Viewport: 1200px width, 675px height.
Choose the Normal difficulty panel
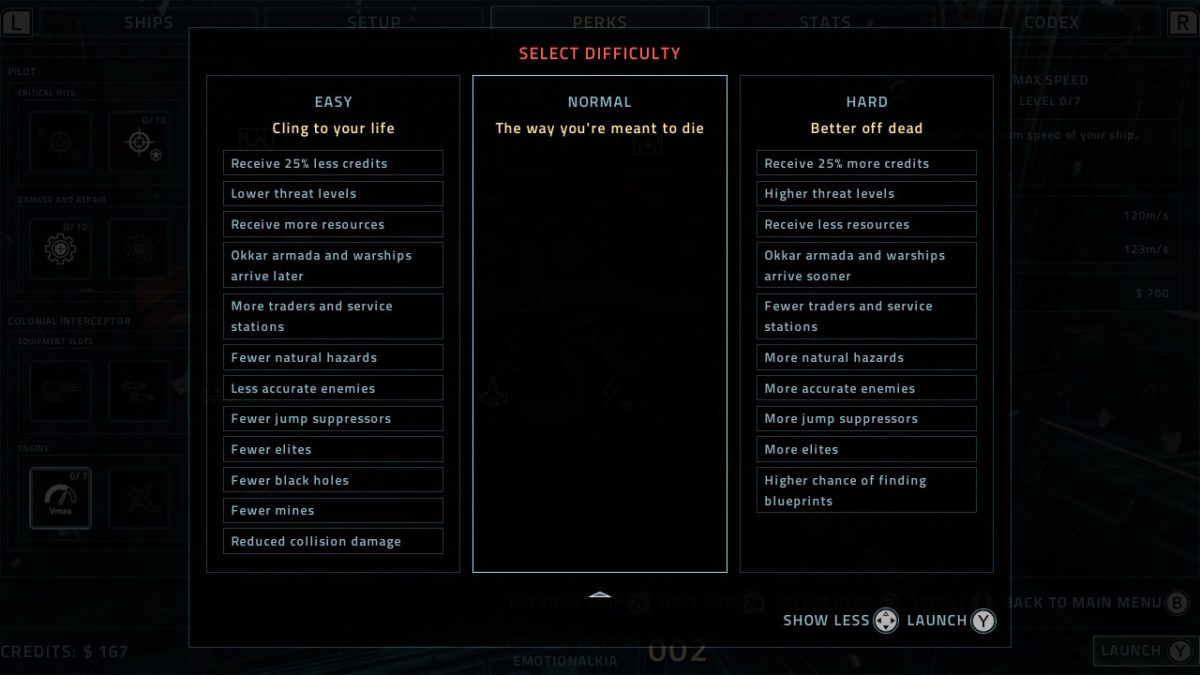pyautogui.click(x=599, y=323)
